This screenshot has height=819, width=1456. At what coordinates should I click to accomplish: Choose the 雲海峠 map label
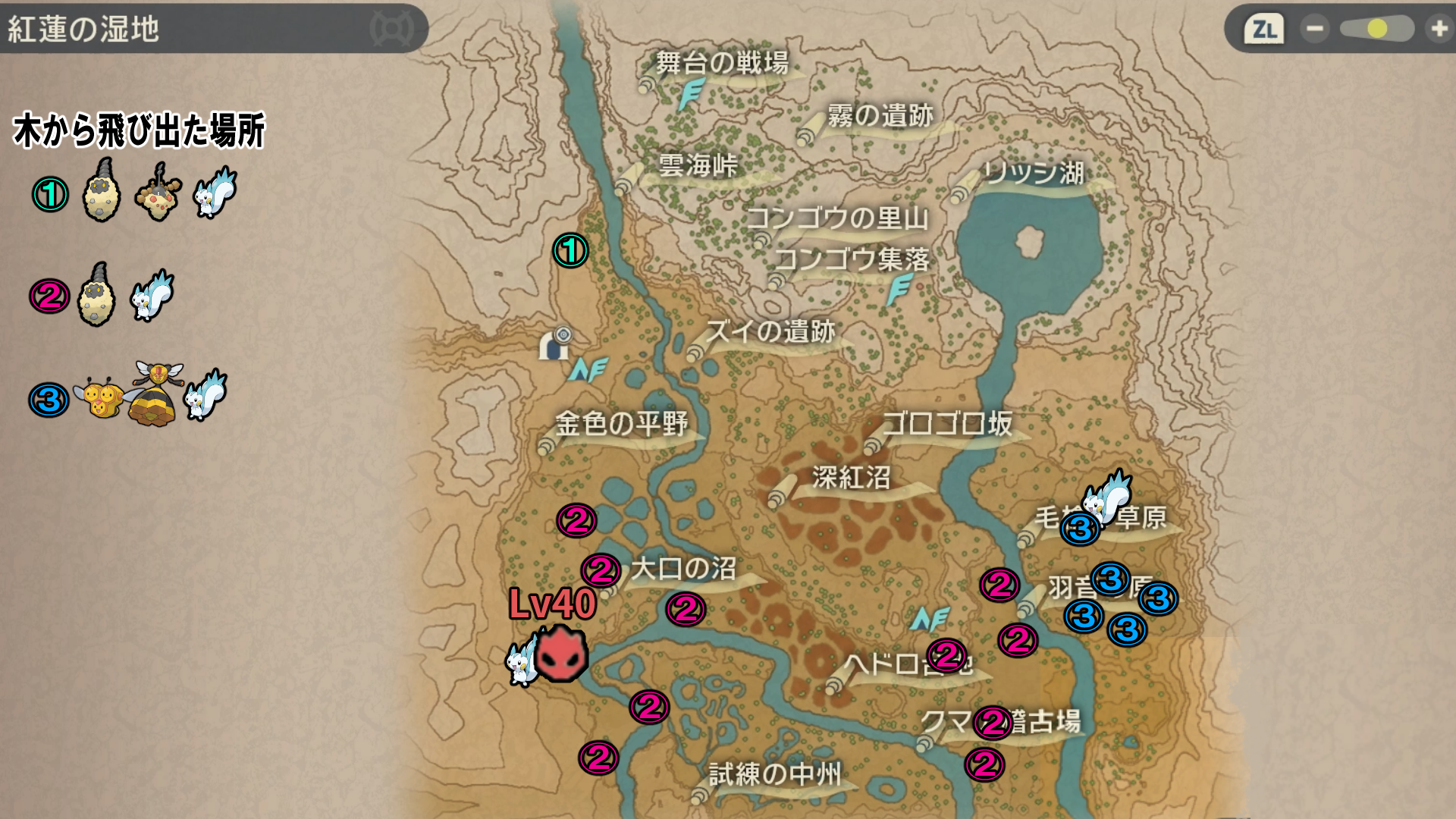tap(698, 165)
